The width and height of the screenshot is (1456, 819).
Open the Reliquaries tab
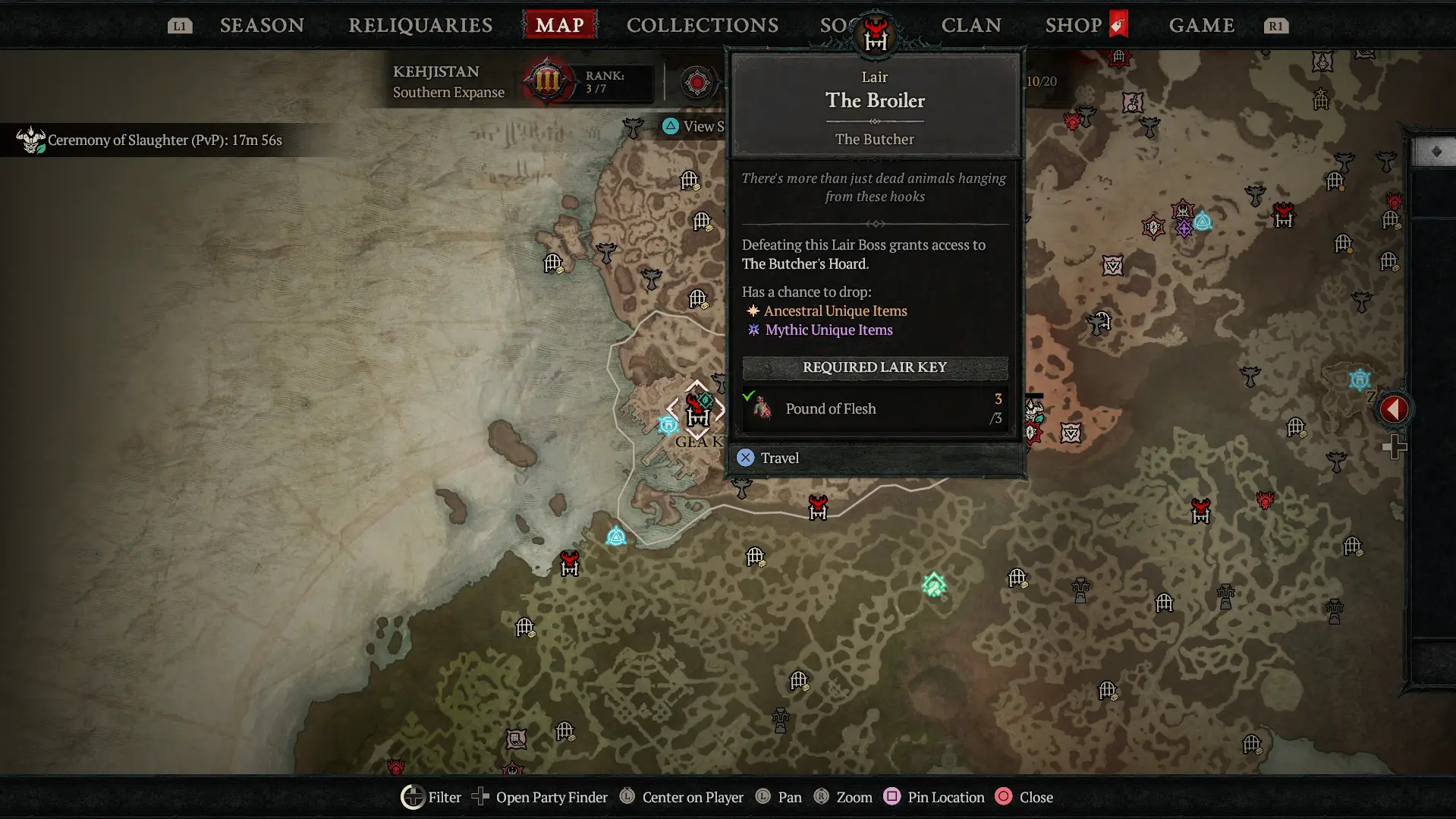pyautogui.click(x=420, y=25)
